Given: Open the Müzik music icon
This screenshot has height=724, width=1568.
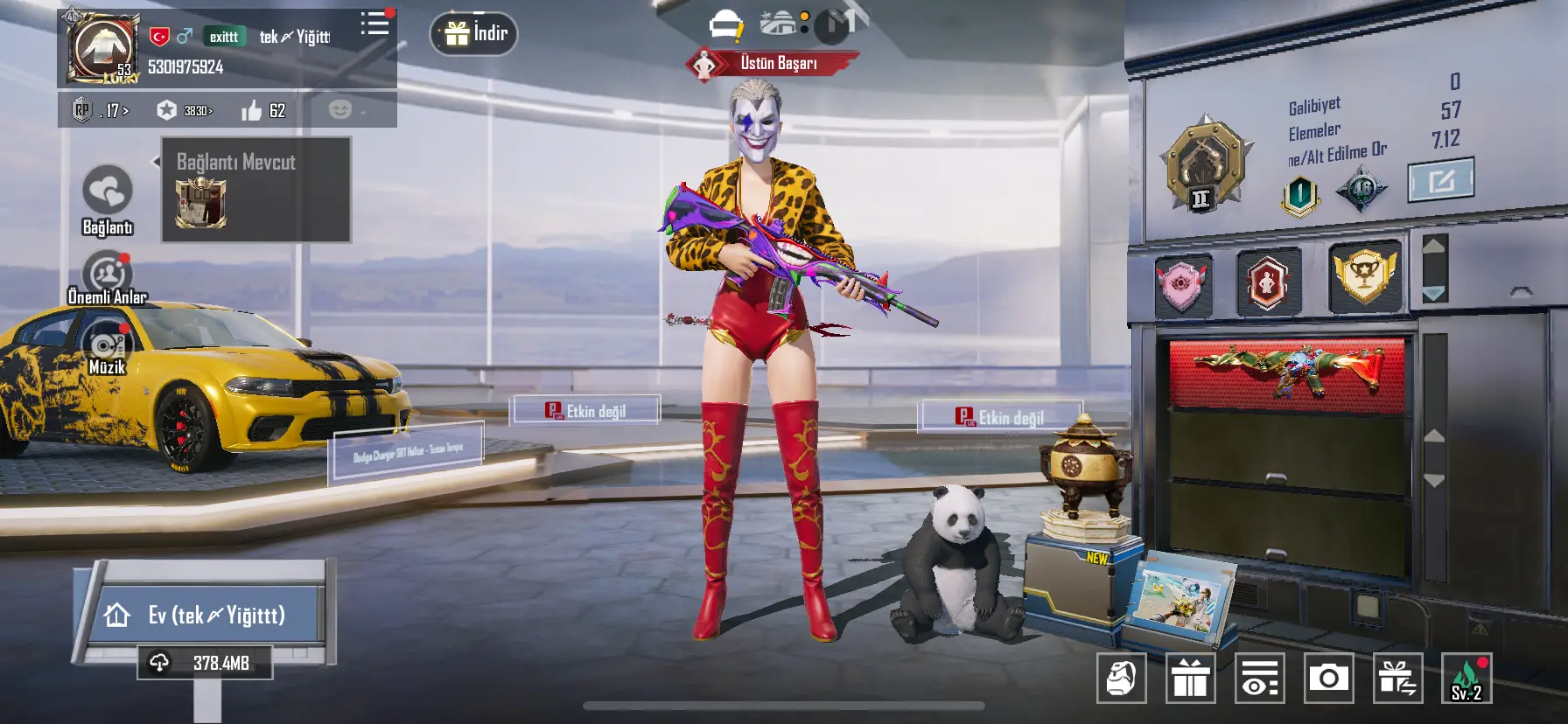Looking at the screenshot, I should [x=107, y=345].
